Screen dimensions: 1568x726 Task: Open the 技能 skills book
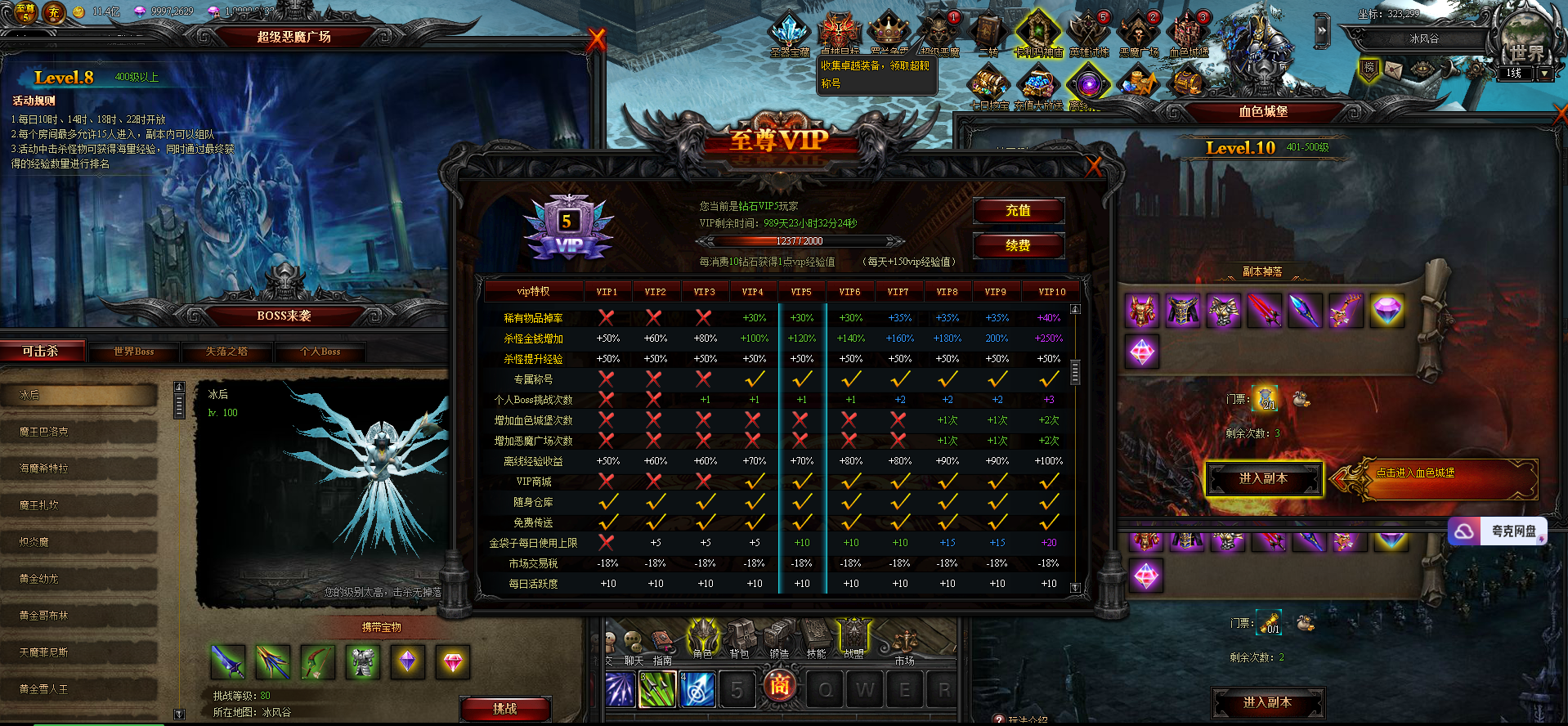click(x=816, y=639)
